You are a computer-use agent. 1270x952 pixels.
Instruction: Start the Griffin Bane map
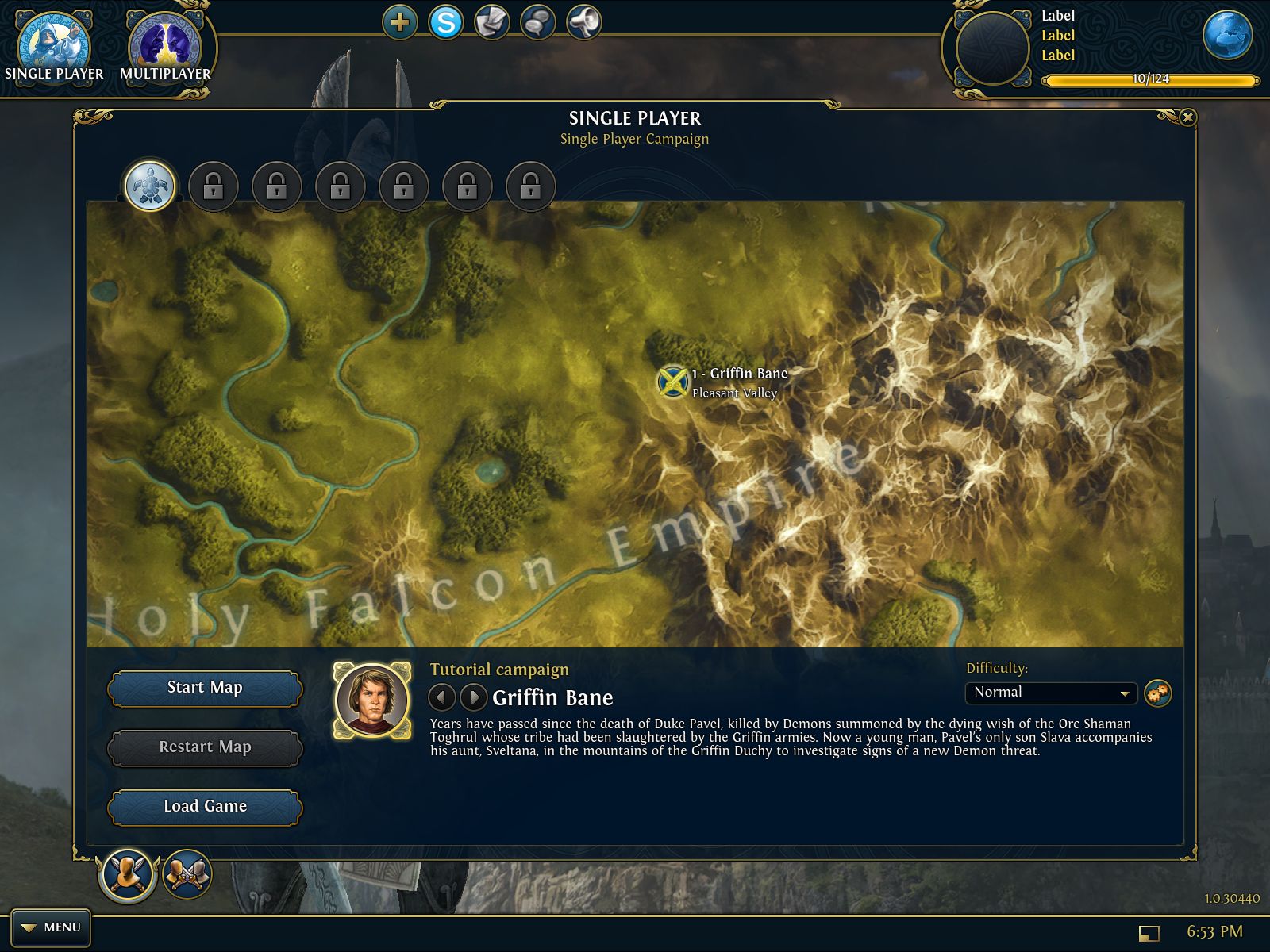(205, 688)
